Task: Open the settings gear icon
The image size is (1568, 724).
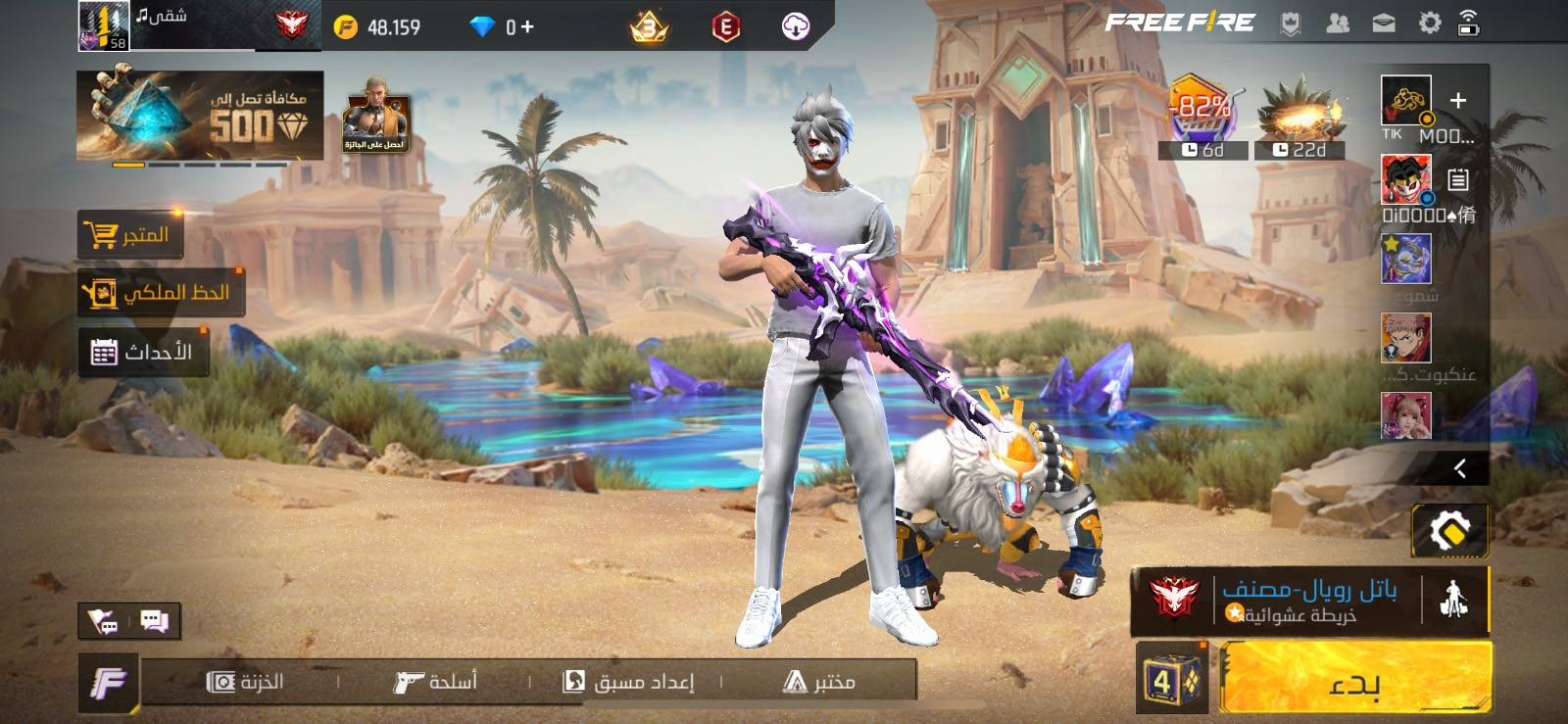Action: coord(1430,24)
